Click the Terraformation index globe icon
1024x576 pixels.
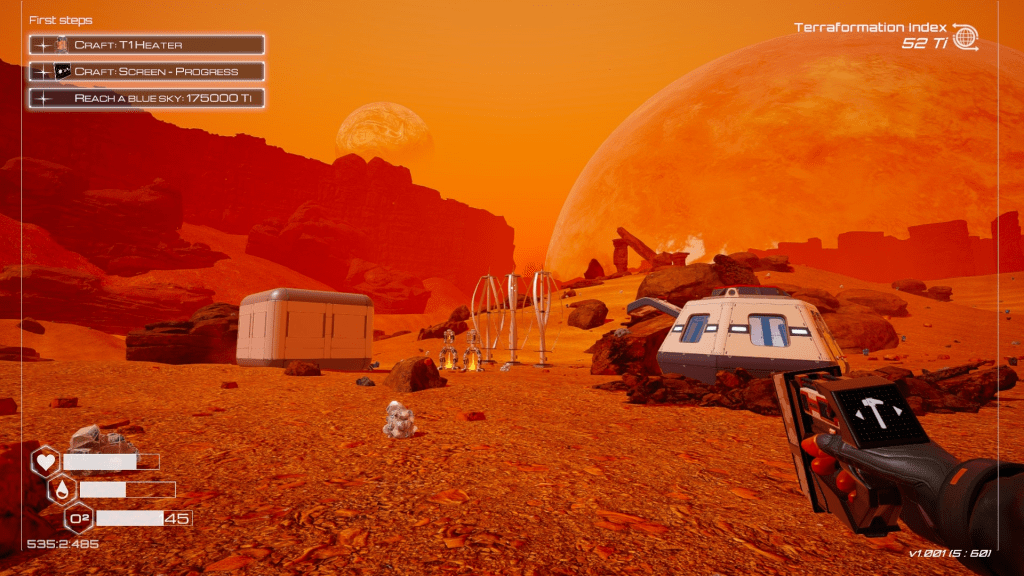pos(965,36)
